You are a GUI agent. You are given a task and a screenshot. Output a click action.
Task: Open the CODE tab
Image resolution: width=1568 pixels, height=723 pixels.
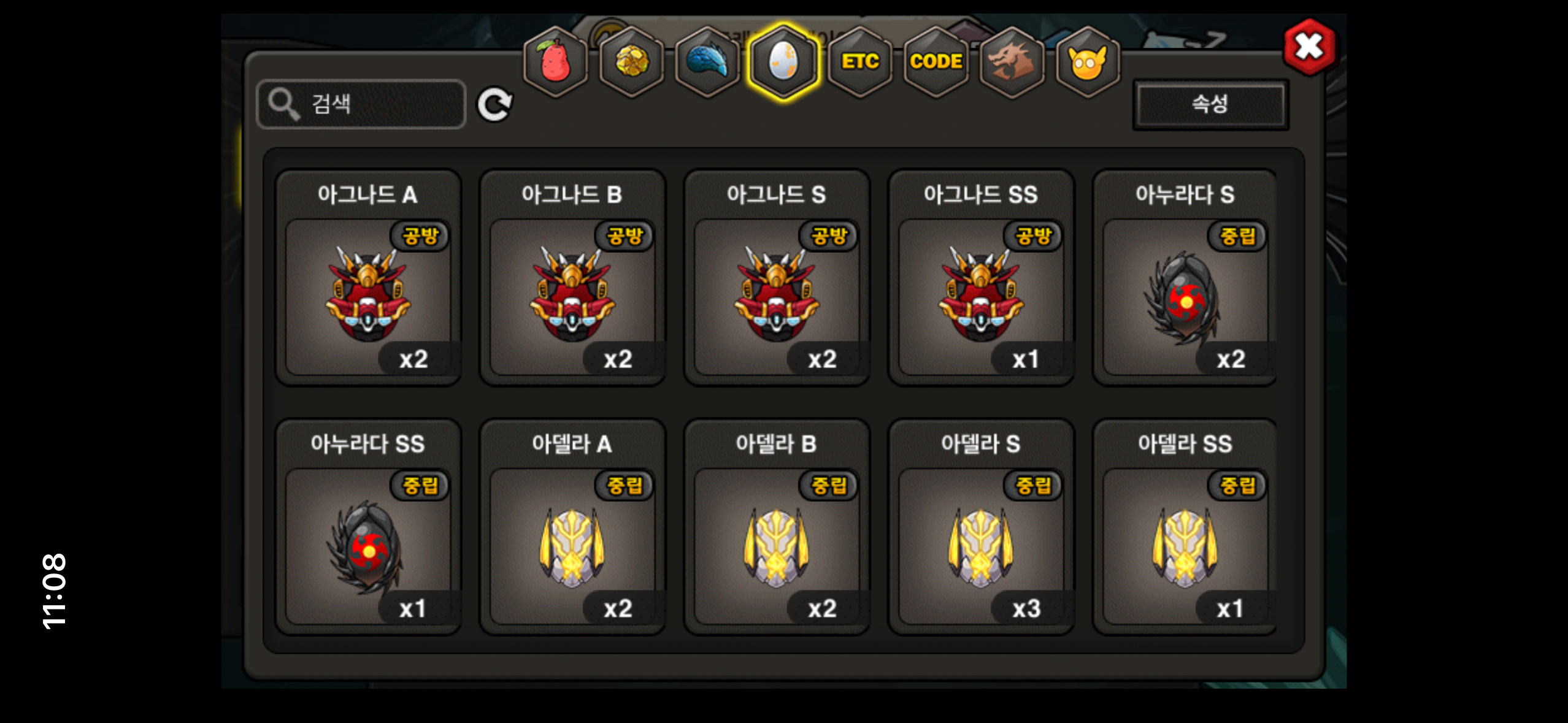[936, 61]
